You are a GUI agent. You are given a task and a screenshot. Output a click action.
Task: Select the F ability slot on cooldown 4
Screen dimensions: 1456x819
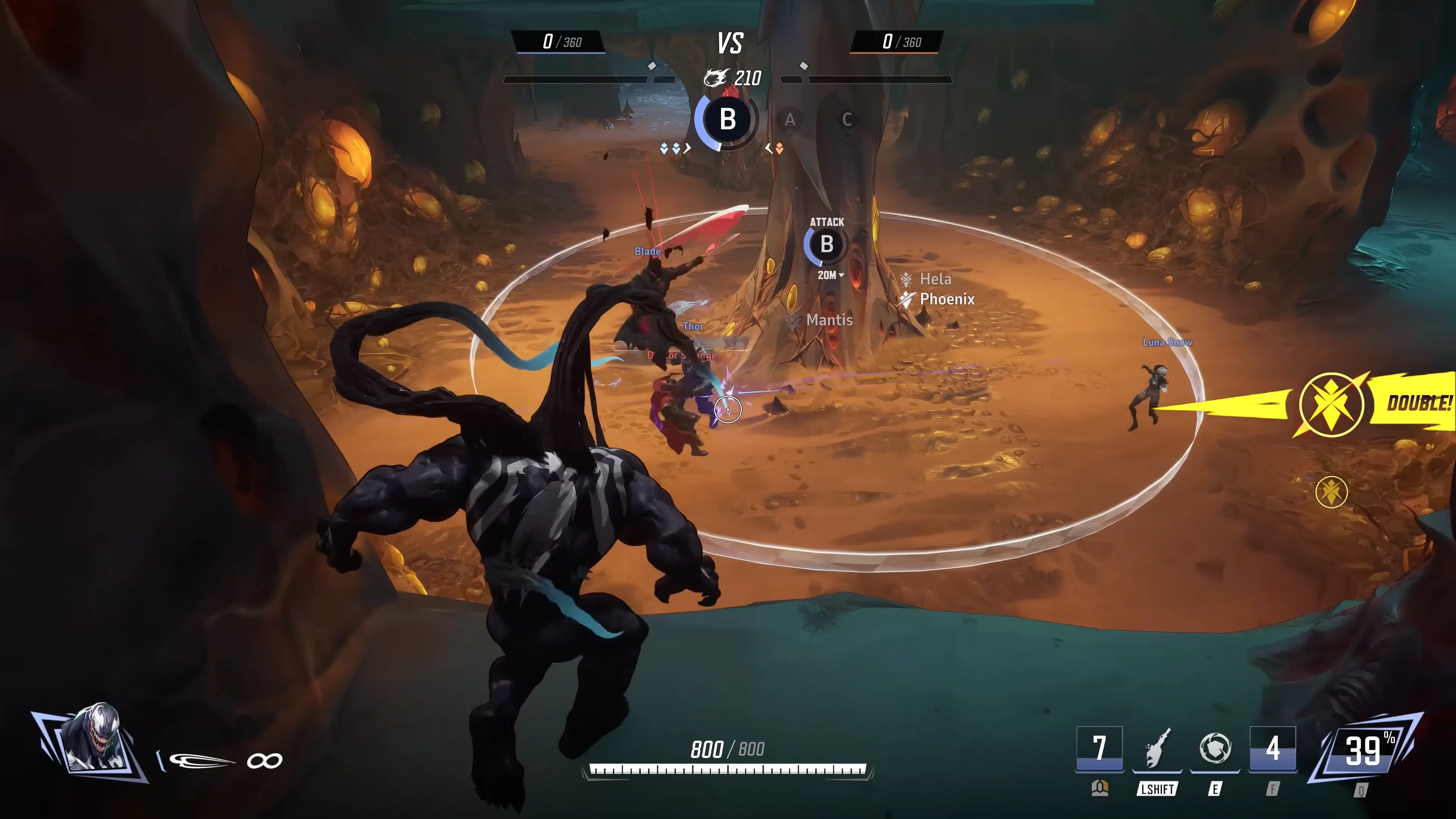tap(1272, 749)
